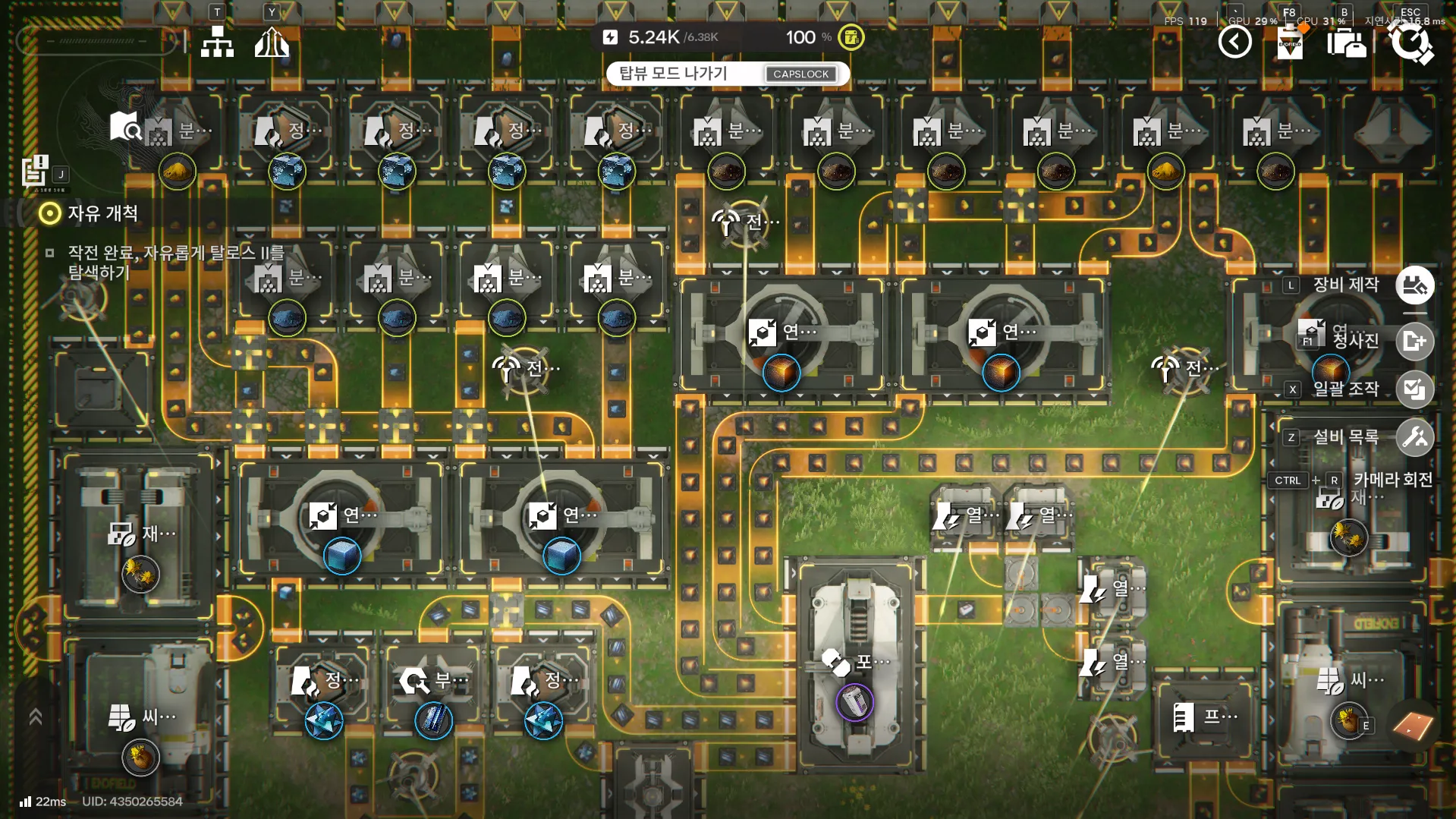
Task: Open the triple-arrow building icon
Action: point(272,43)
